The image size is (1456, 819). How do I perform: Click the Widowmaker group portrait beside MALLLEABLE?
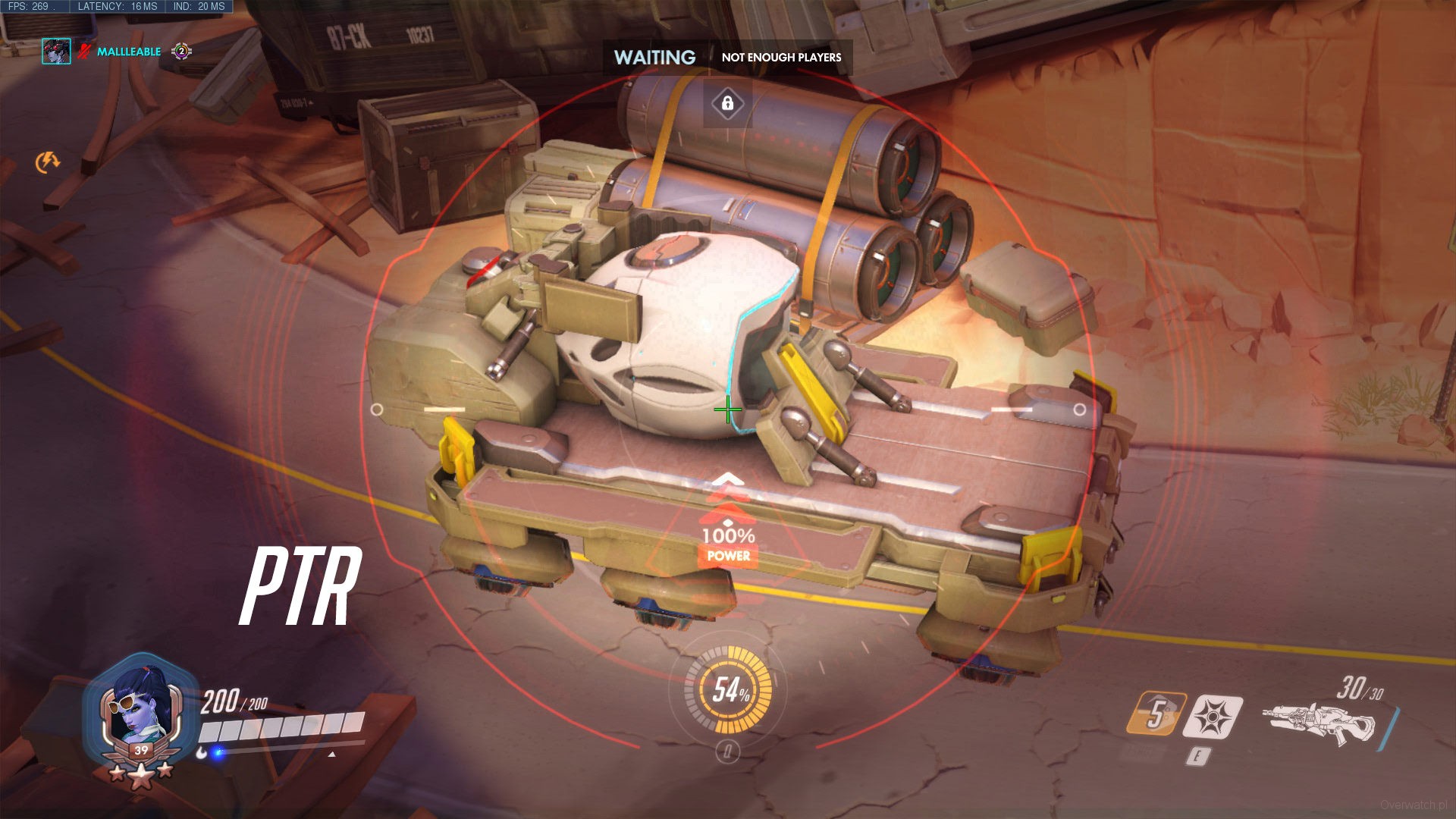tap(56, 52)
